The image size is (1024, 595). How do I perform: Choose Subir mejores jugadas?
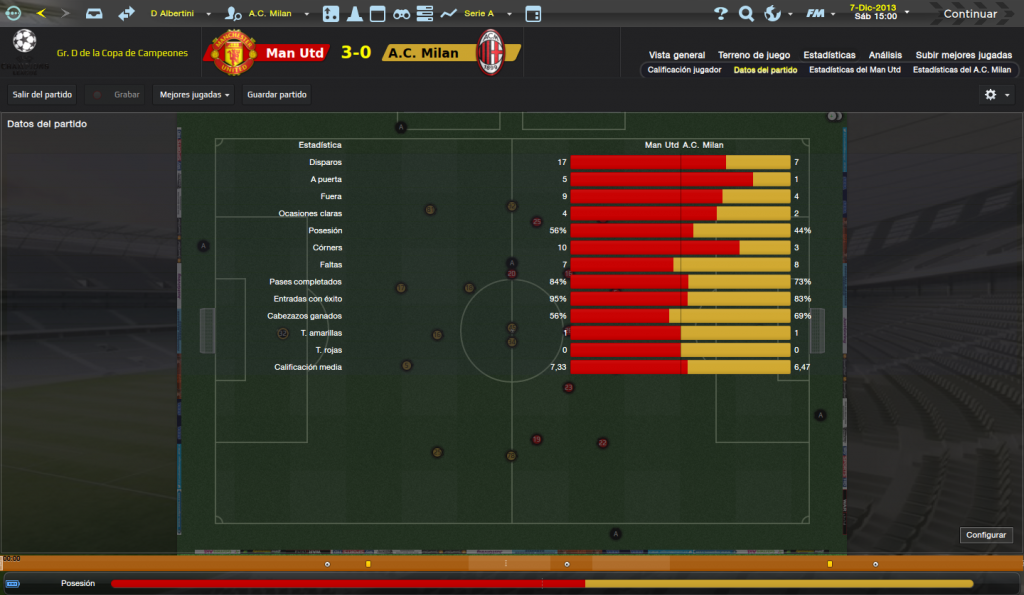[x=963, y=55]
